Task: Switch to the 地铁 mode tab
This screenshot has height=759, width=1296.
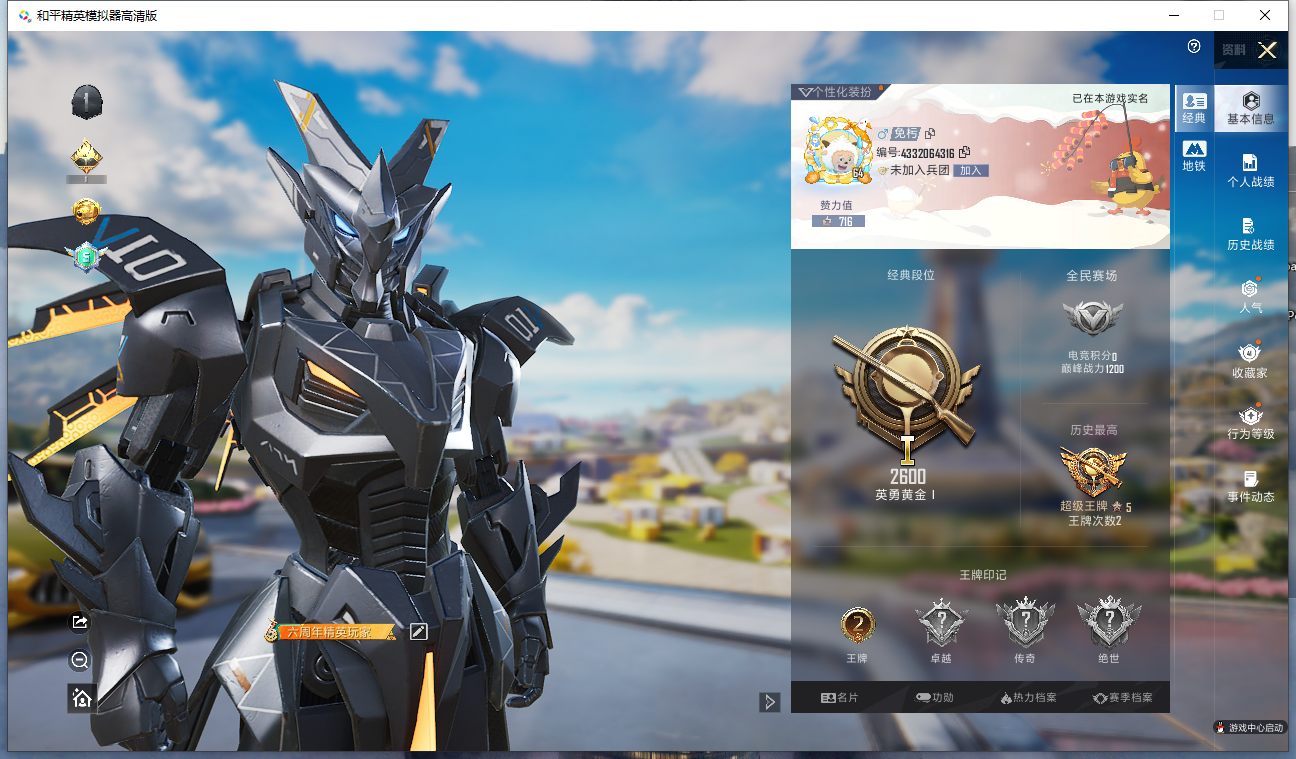Action: [1194, 157]
